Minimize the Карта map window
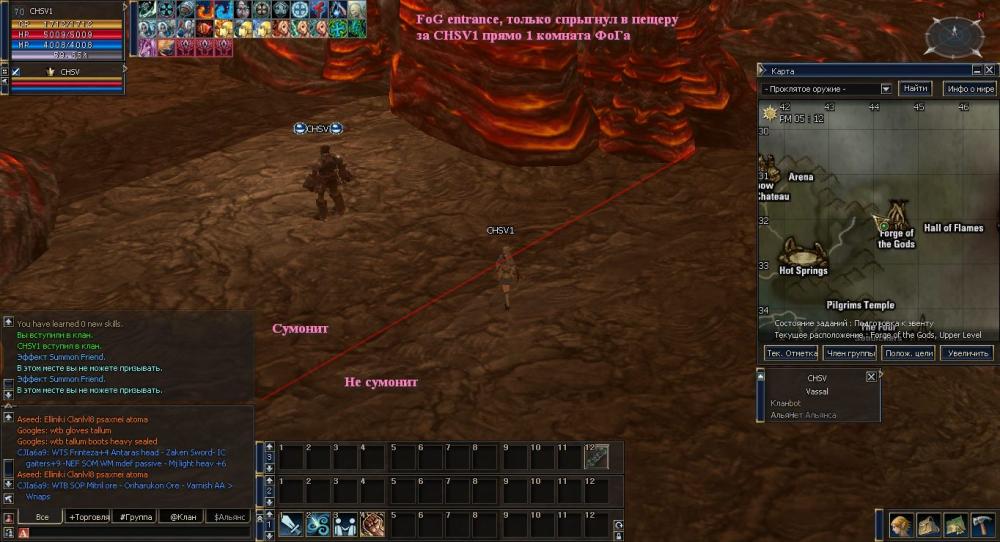1000x542 pixels. pyautogui.click(x=976, y=71)
